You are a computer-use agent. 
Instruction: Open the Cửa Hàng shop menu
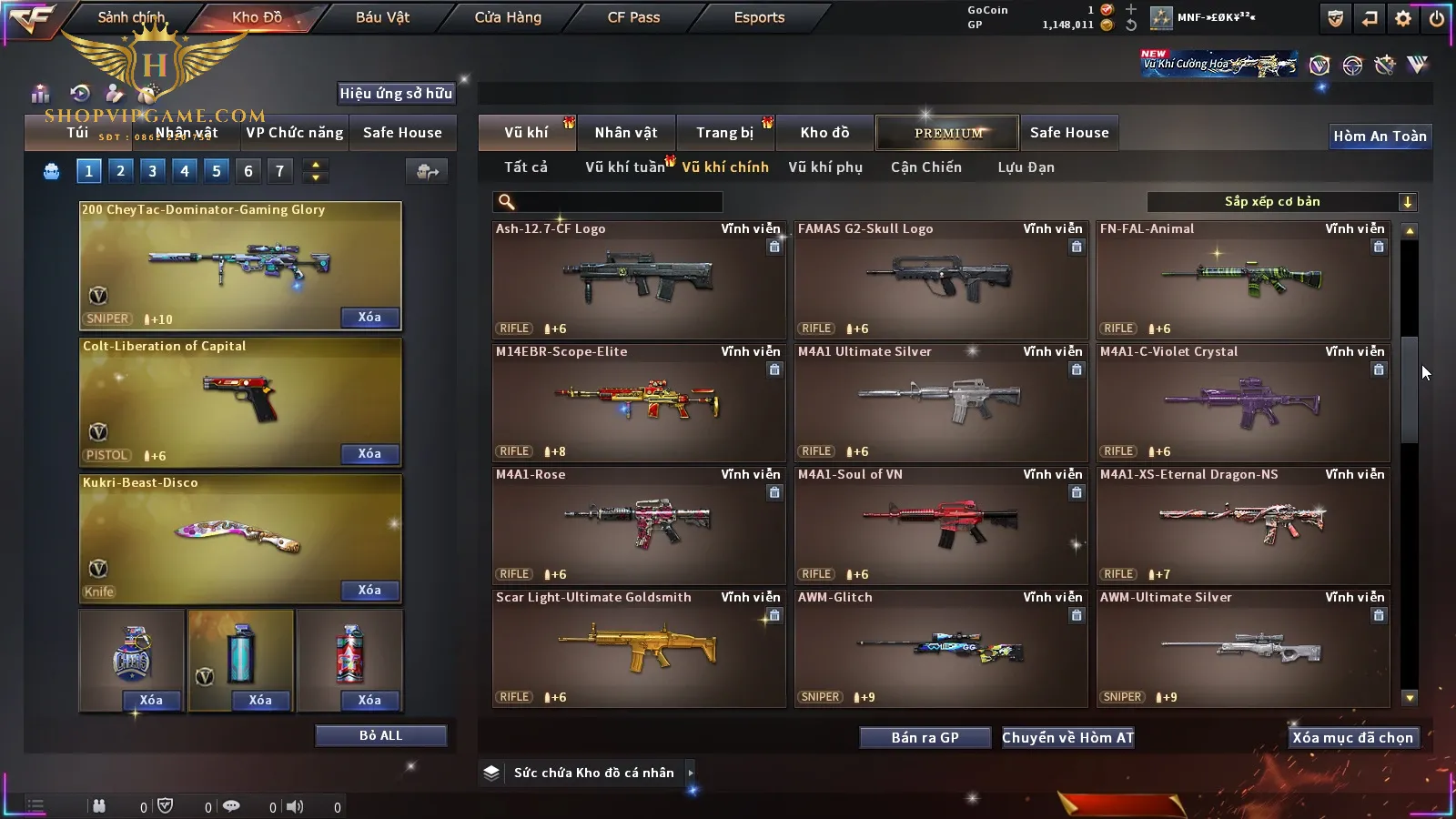pyautogui.click(x=508, y=17)
